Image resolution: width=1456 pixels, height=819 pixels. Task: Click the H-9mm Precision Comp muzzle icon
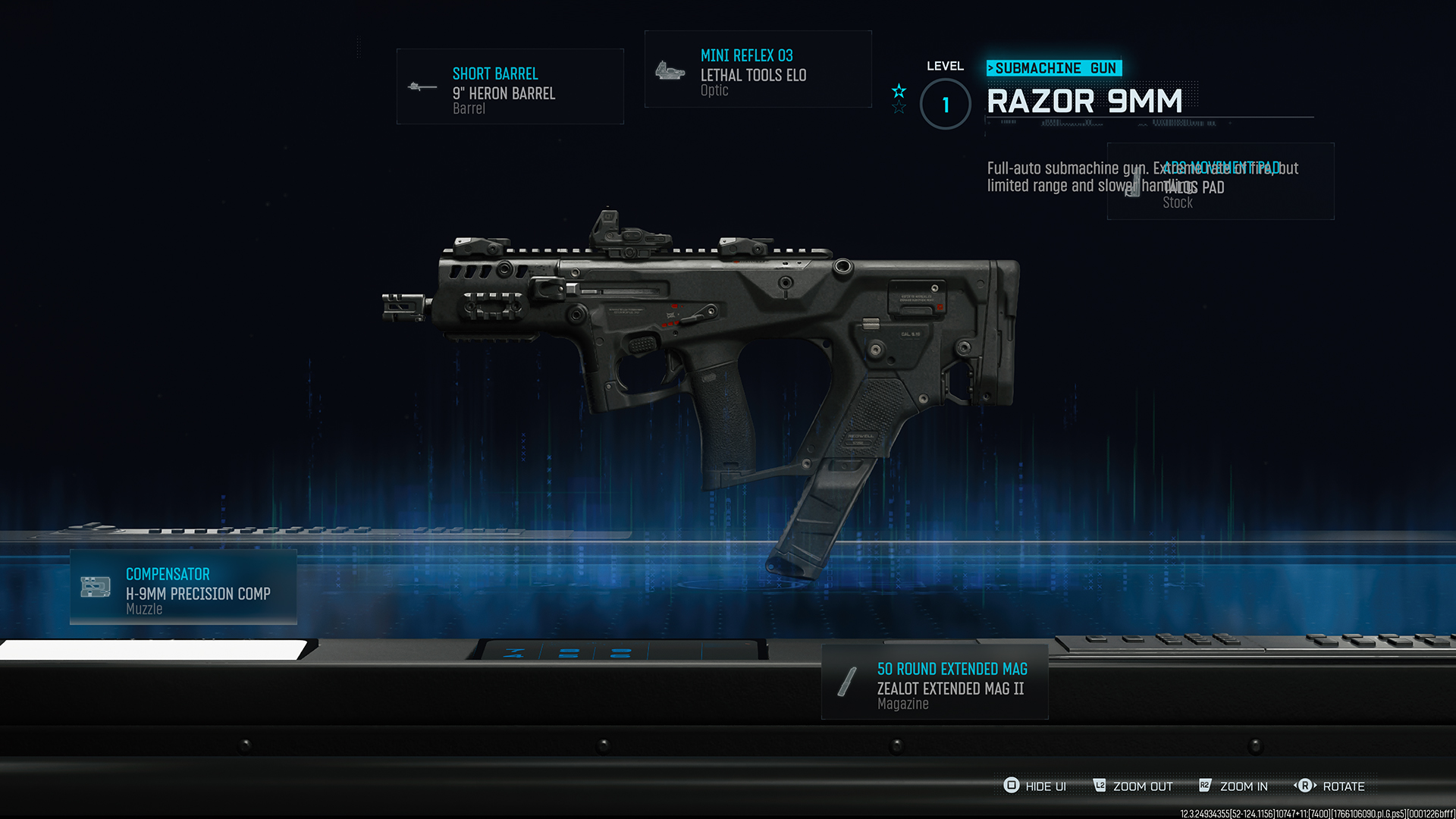coord(94,587)
